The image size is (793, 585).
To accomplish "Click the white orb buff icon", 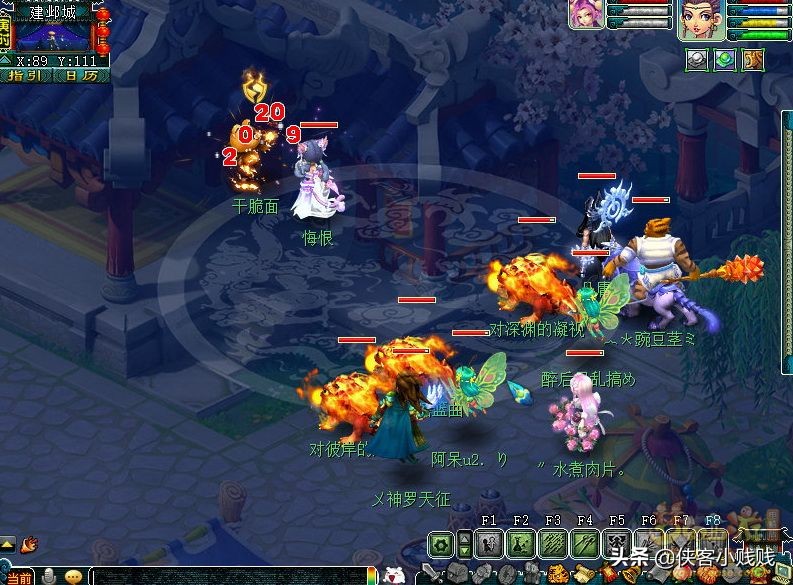I will pyautogui.click(x=699, y=59).
